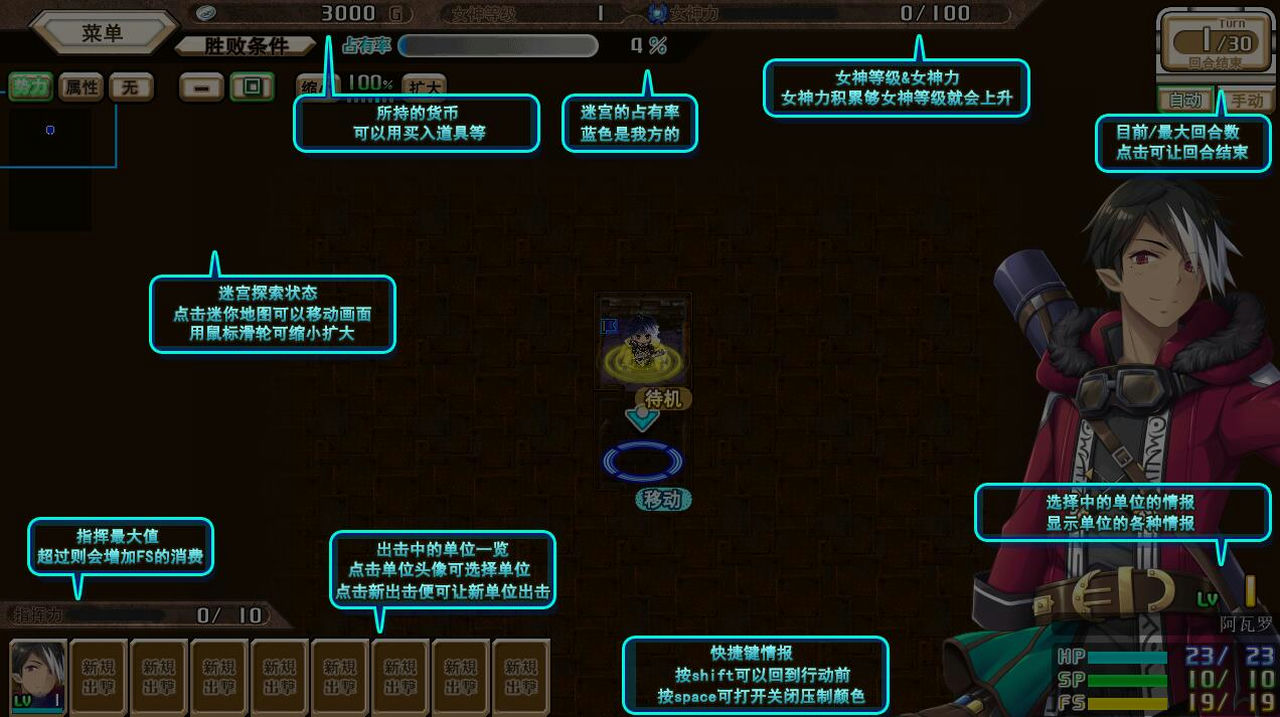This screenshot has width=1280, height=717.
Task: Switch minimap filter to 属性
Action: click(81, 87)
